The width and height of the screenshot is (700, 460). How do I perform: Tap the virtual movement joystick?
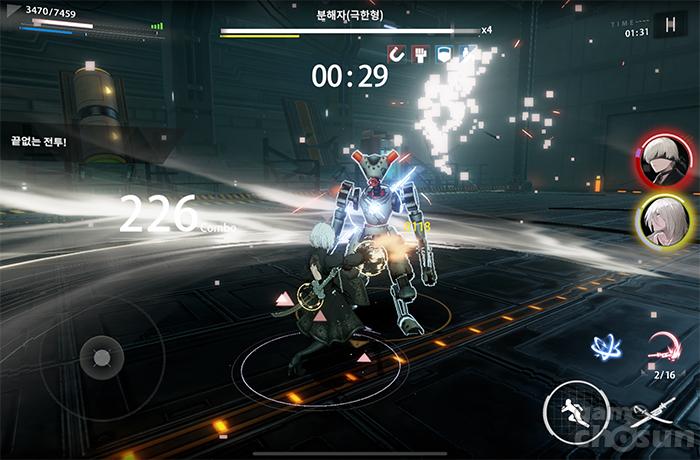(100, 357)
